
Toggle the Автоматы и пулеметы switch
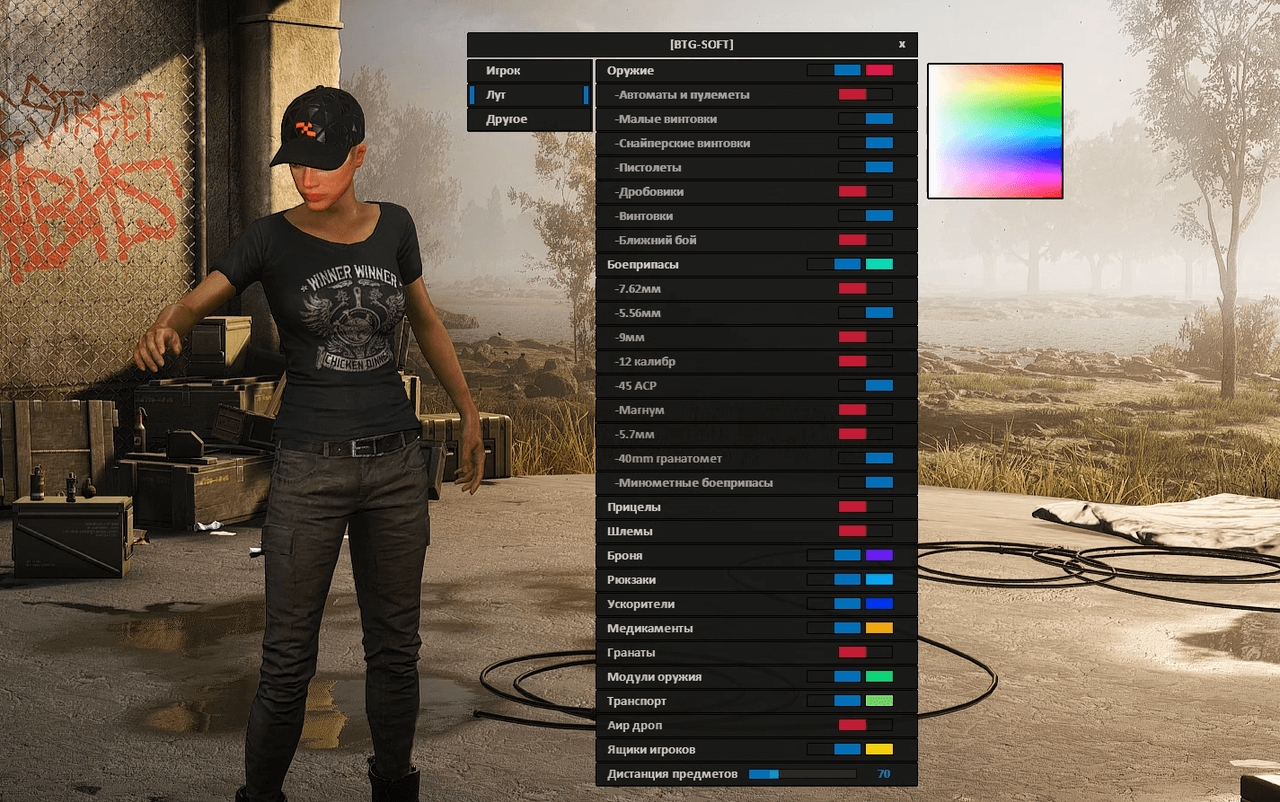click(x=866, y=94)
